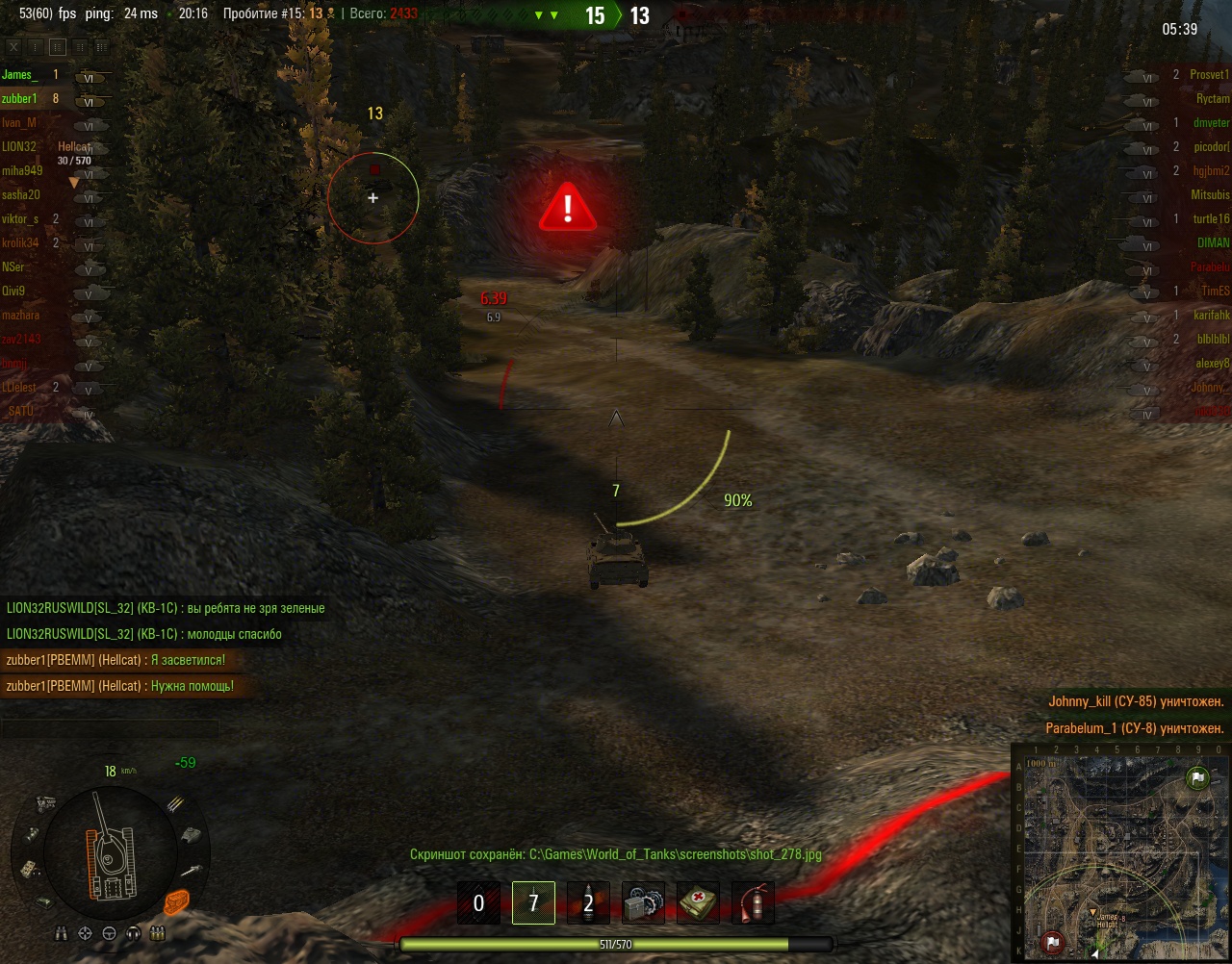
Task: Select the shell slot with 7 rounds
Action: (533, 903)
